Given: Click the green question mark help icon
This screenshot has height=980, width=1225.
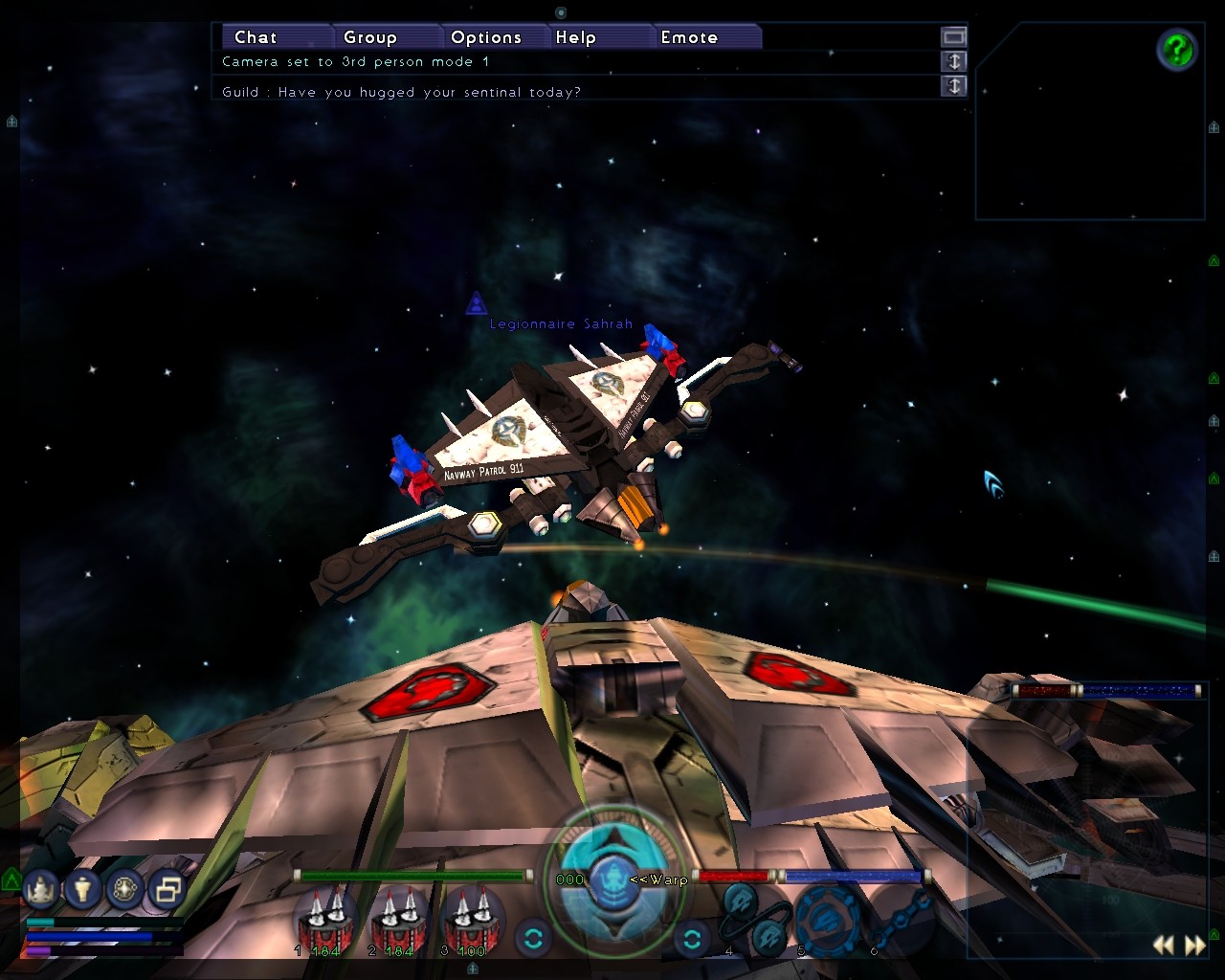Looking at the screenshot, I should click(1176, 49).
